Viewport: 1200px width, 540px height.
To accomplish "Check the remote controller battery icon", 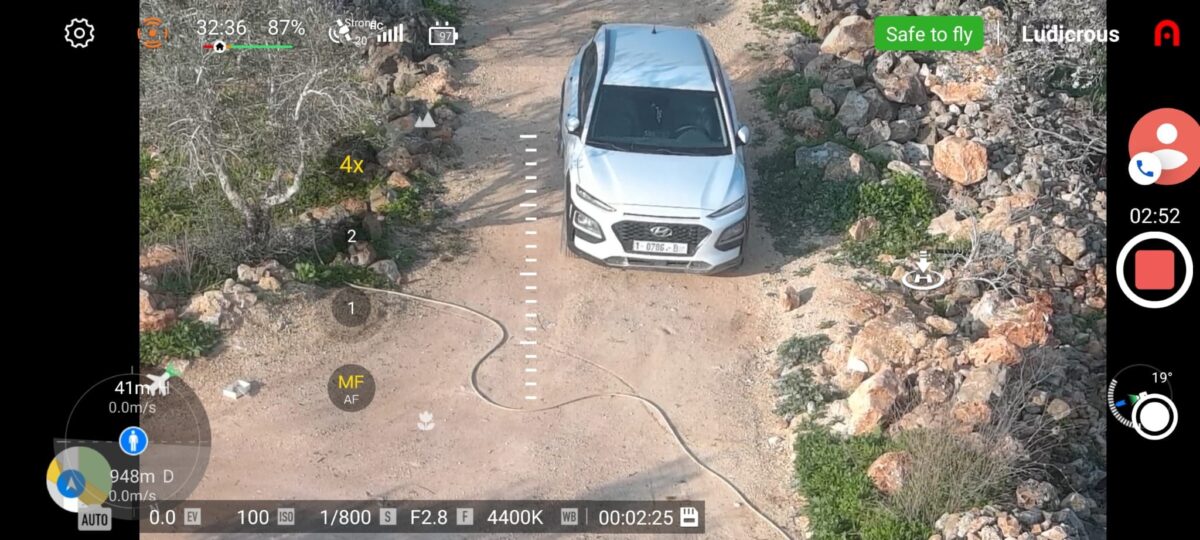I will 443,35.
